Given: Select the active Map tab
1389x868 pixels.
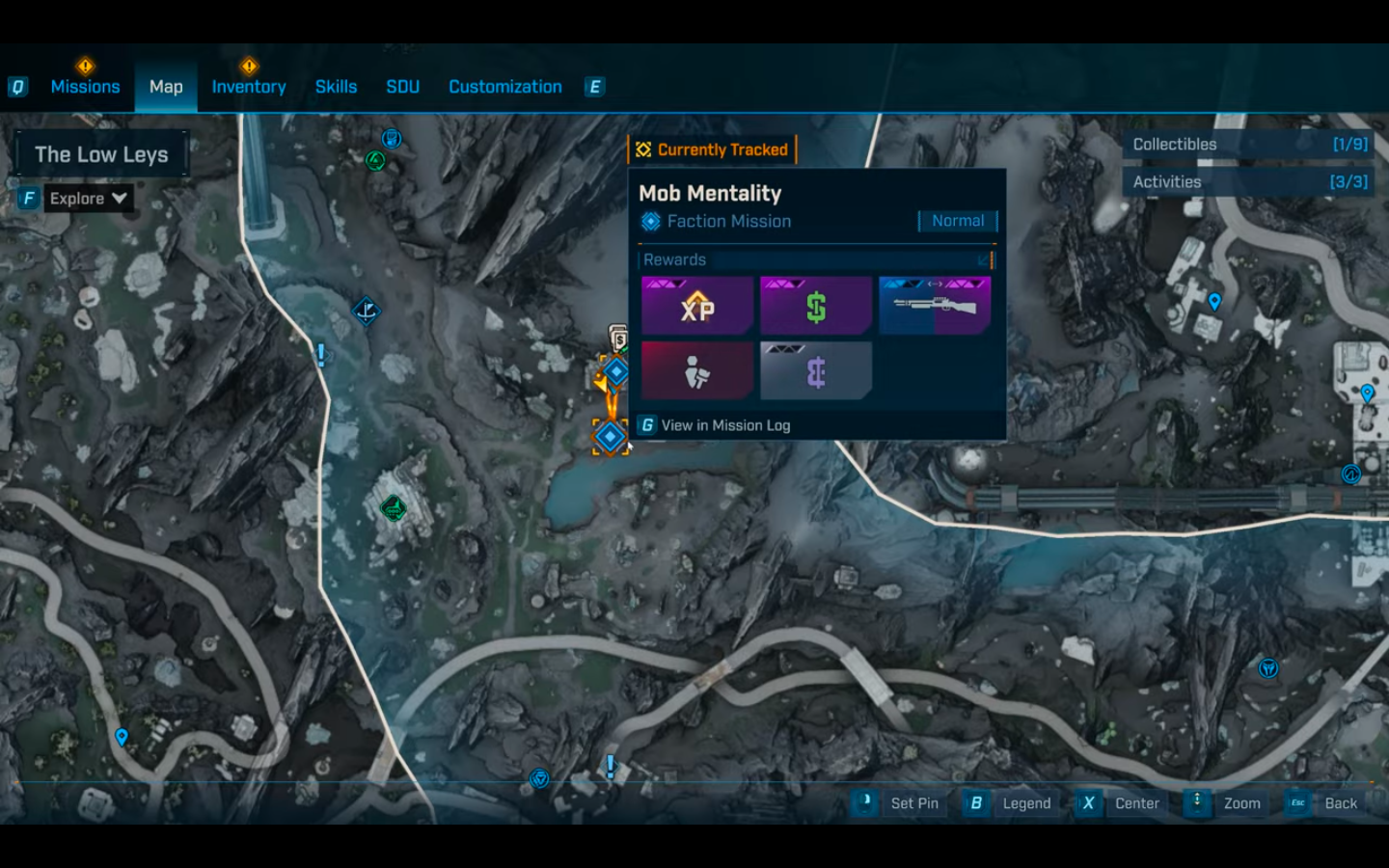Looking at the screenshot, I should pos(166,87).
